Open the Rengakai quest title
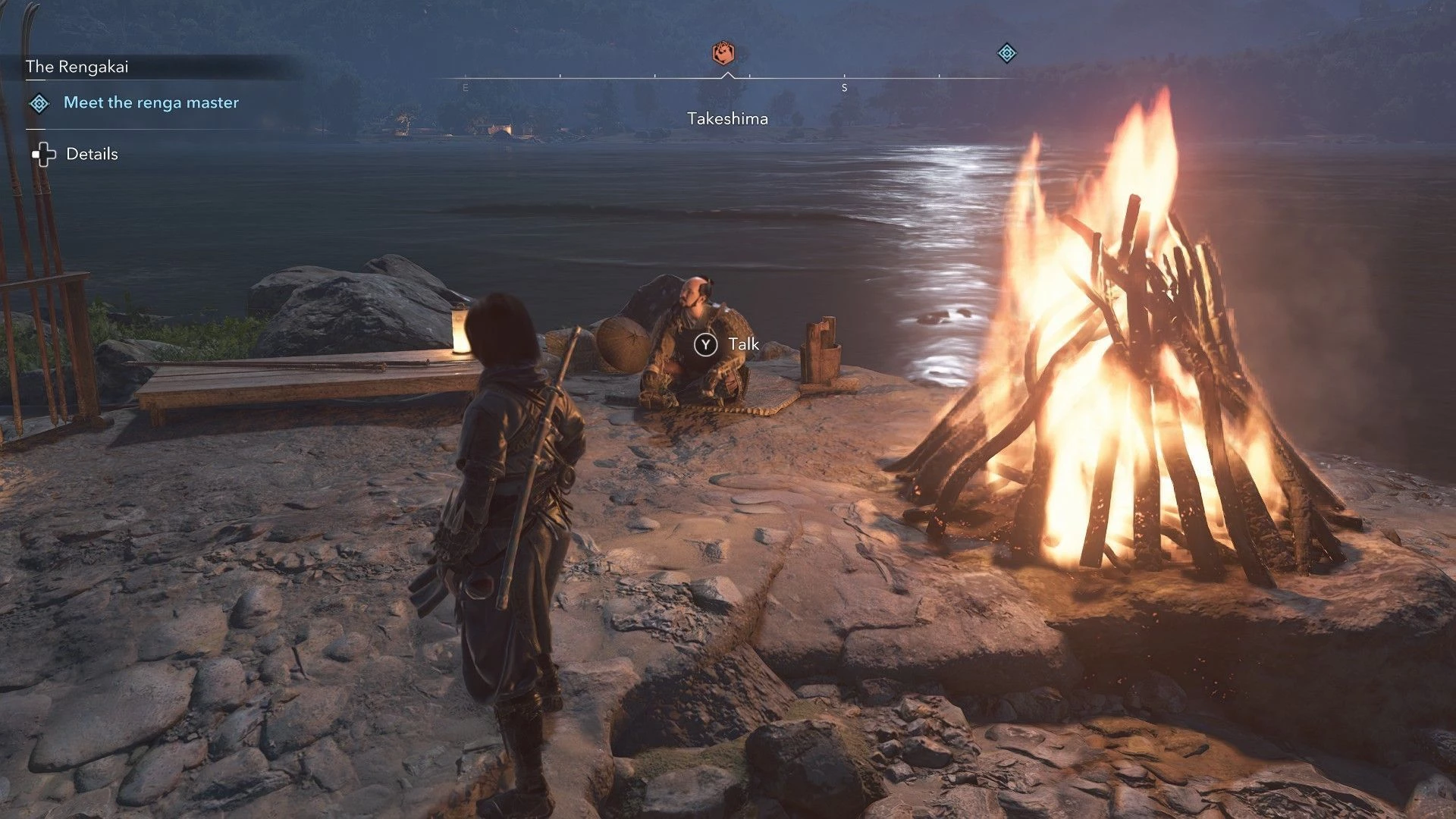The height and width of the screenshot is (819, 1456). point(77,67)
